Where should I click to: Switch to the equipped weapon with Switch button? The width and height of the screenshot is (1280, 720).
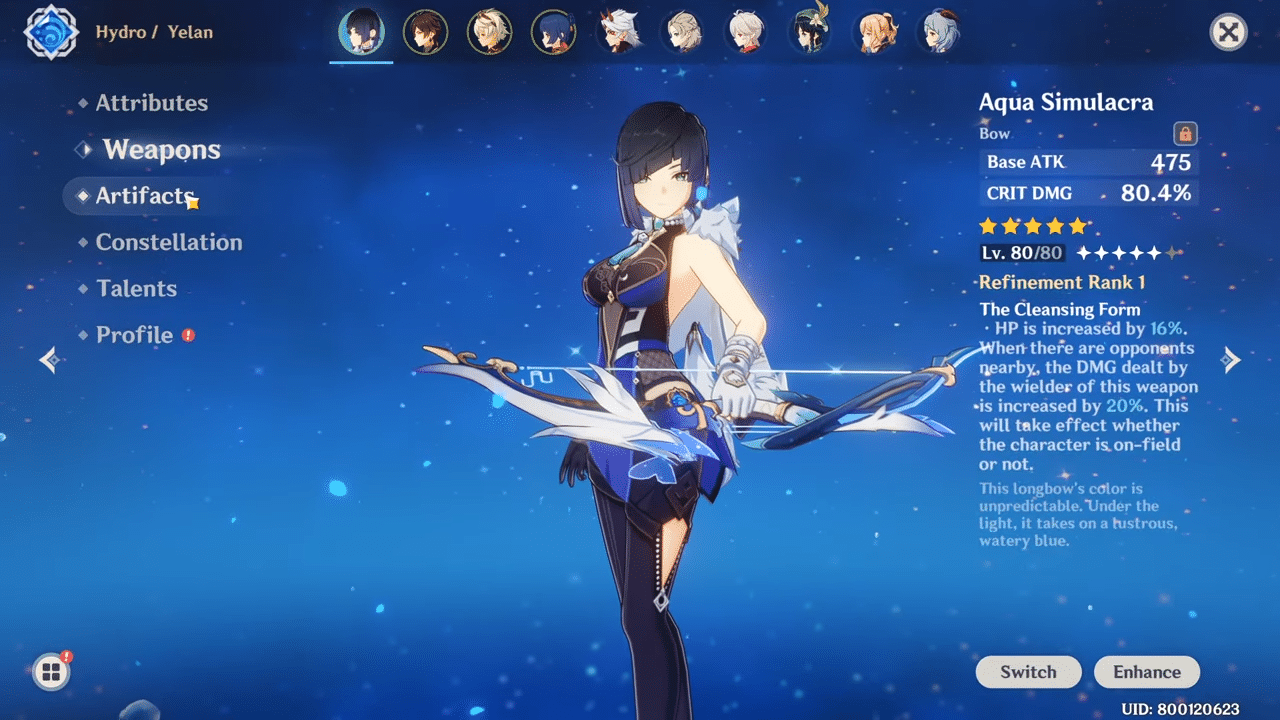[1028, 672]
